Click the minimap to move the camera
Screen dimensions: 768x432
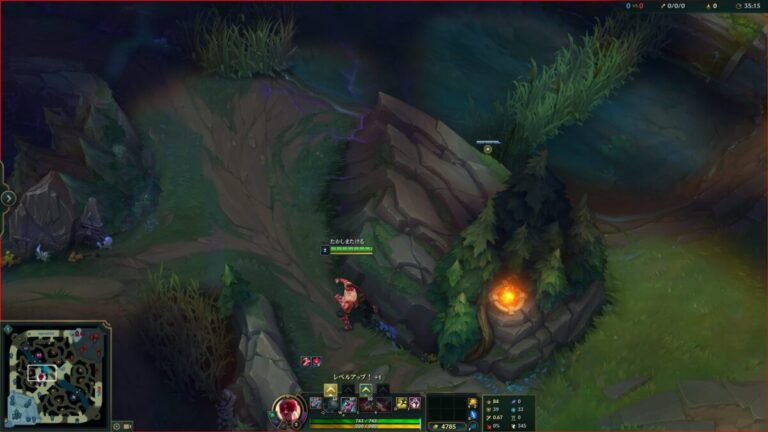pos(57,376)
